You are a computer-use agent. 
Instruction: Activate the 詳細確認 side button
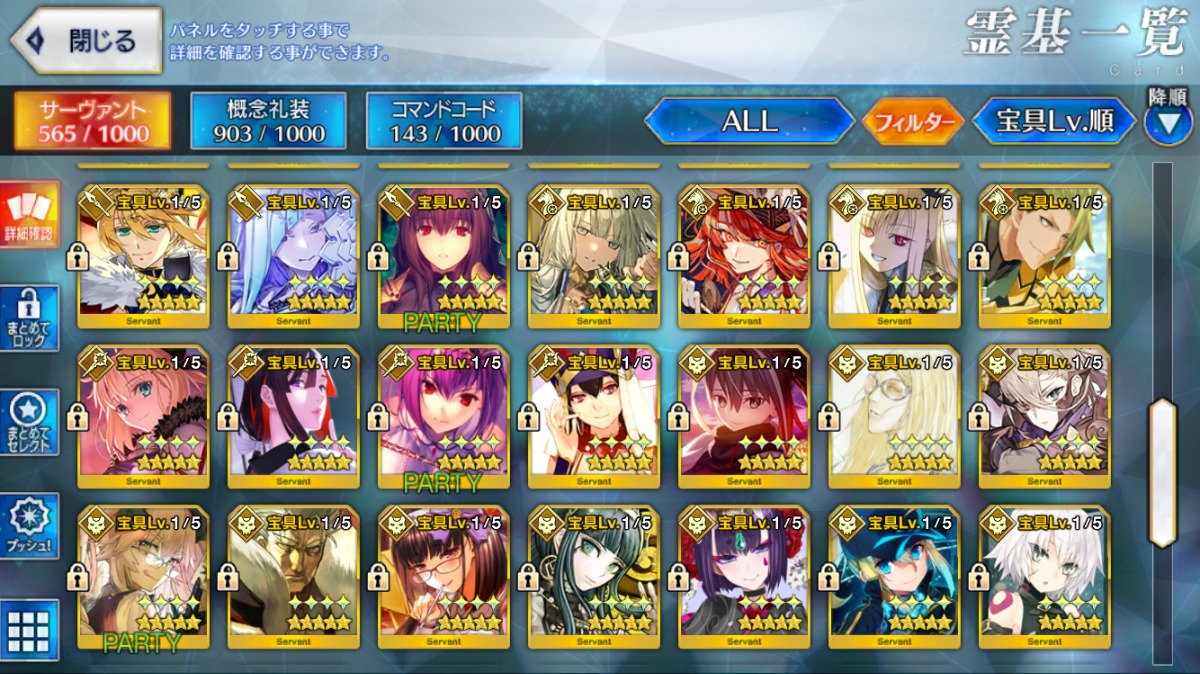click(x=29, y=215)
